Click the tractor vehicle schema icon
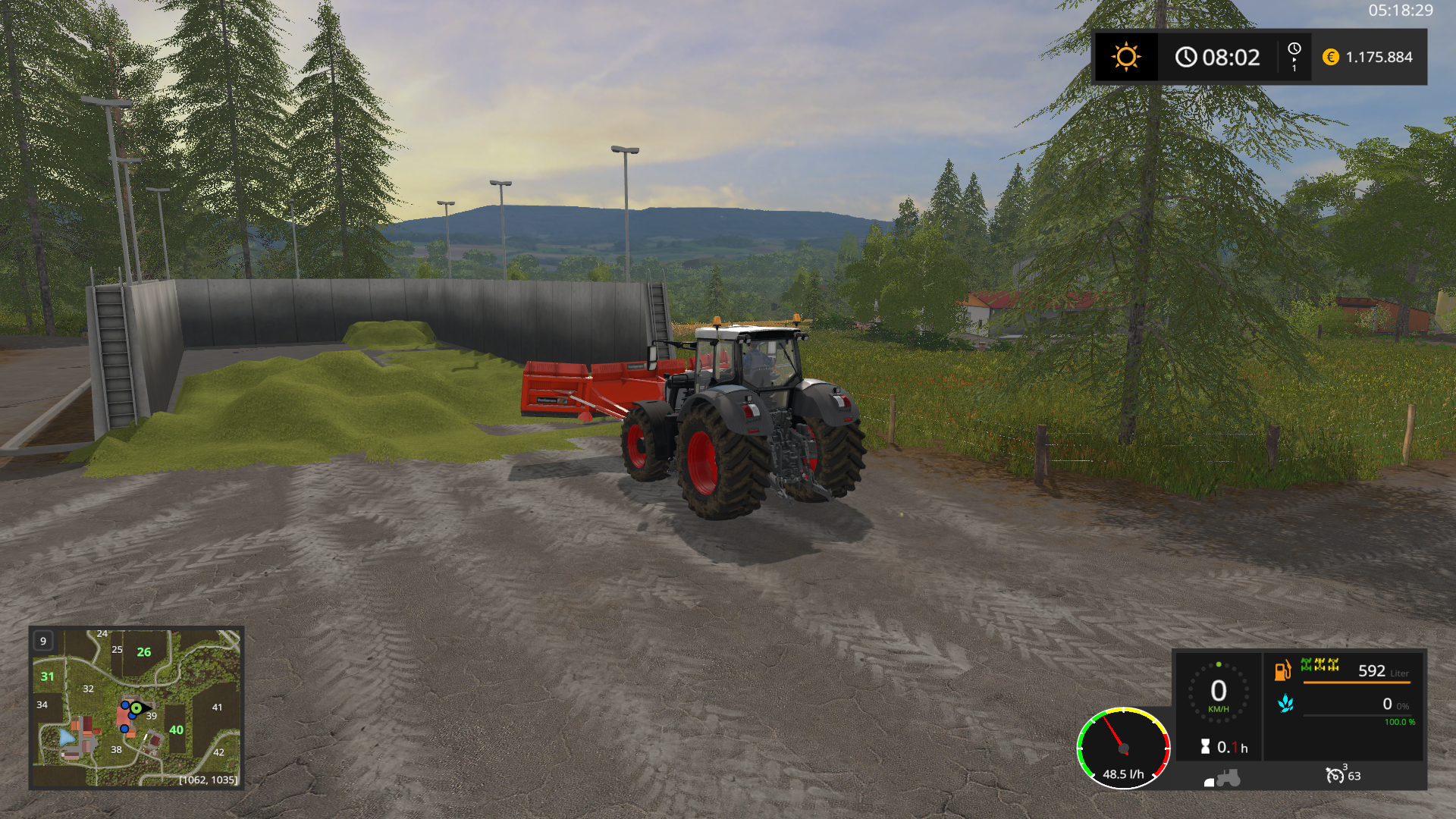The height and width of the screenshot is (819, 1456). click(x=1222, y=779)
